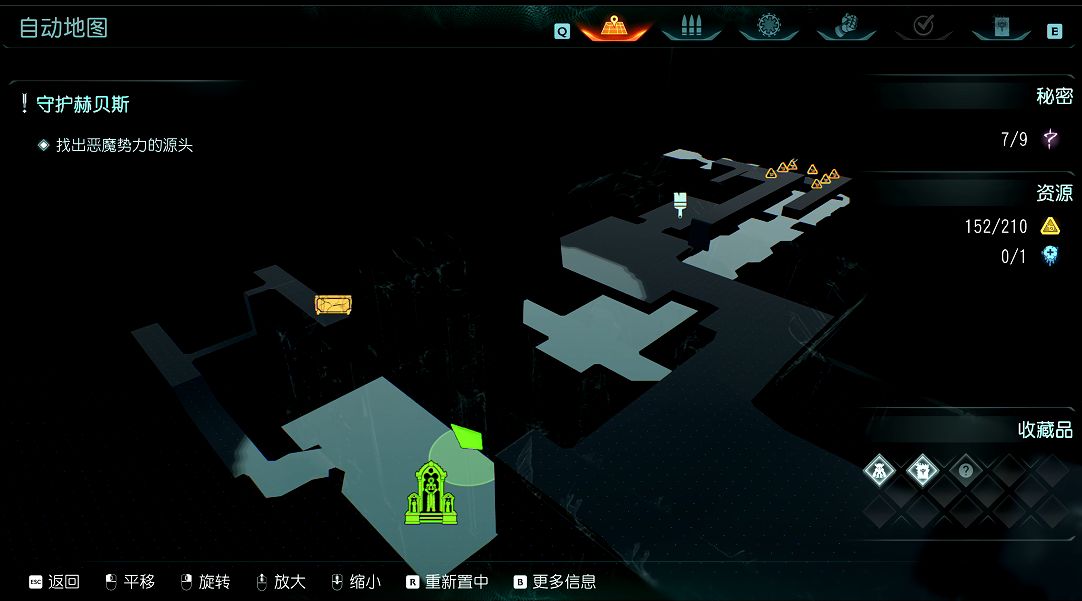Click 重新置中 to recenter the map
The image size is (1082, 601).
tap(447, 581)
